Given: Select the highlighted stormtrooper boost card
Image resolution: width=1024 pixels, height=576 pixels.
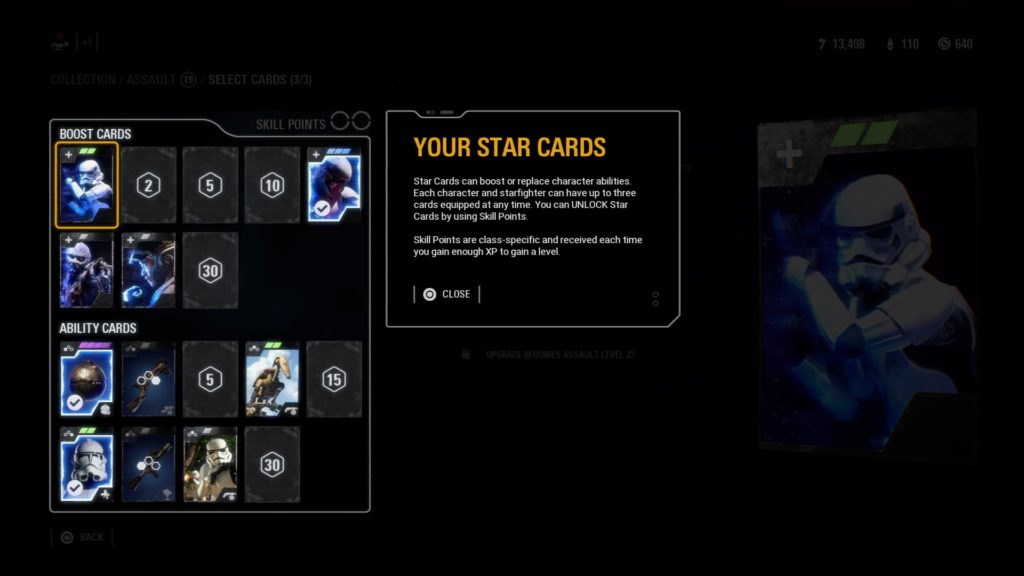Looking at the screenshot, I should click(x=87, y=185).
